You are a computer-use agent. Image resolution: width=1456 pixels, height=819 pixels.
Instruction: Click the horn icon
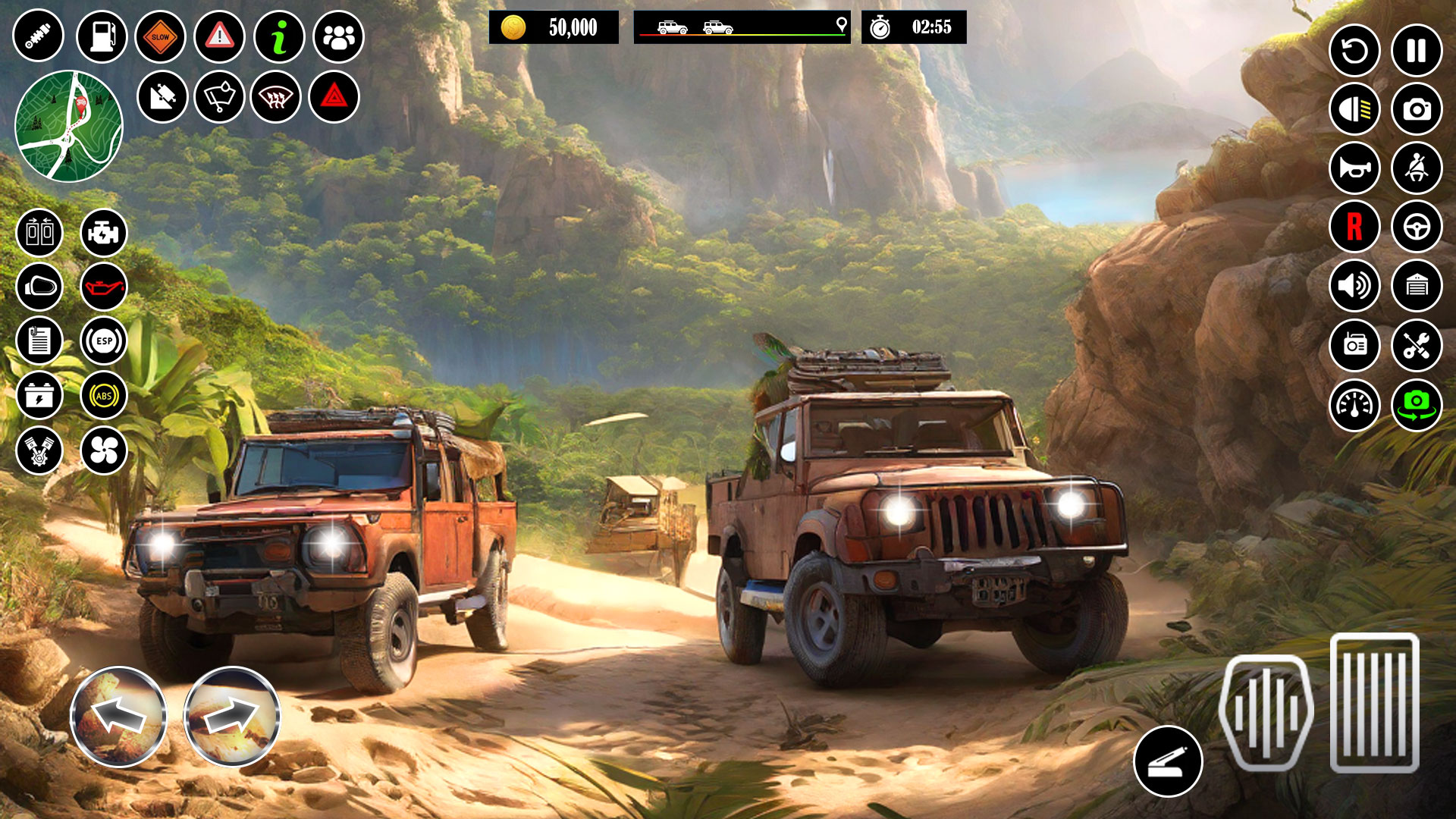1354,168
